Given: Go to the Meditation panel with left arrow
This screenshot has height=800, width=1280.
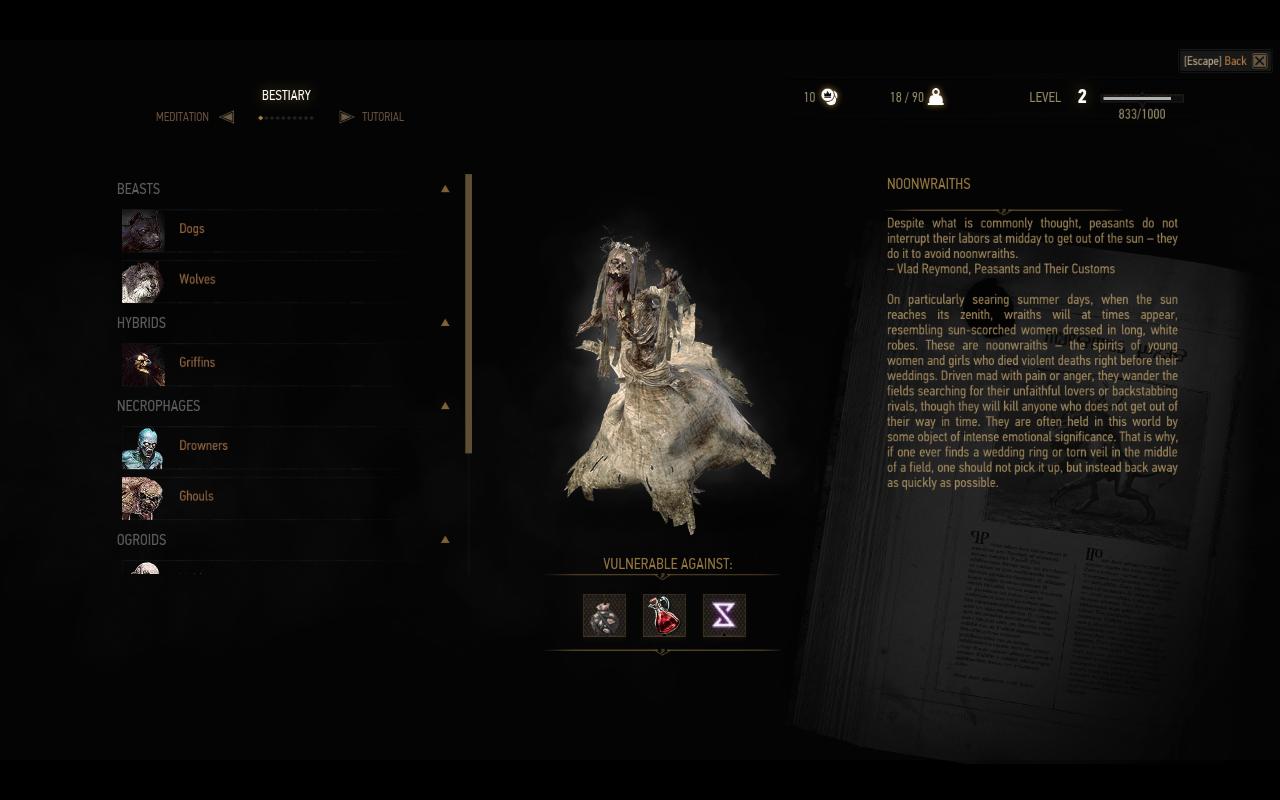Looking at the screenshot, I should 227,117.
